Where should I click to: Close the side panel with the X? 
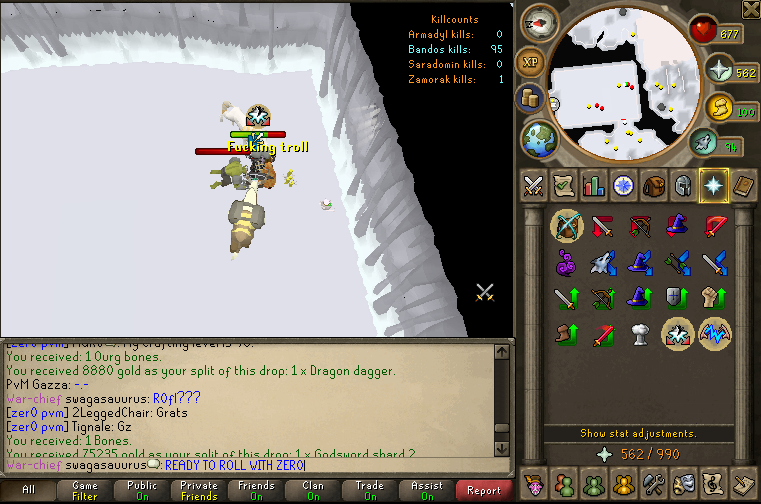(x=751, y=10)
